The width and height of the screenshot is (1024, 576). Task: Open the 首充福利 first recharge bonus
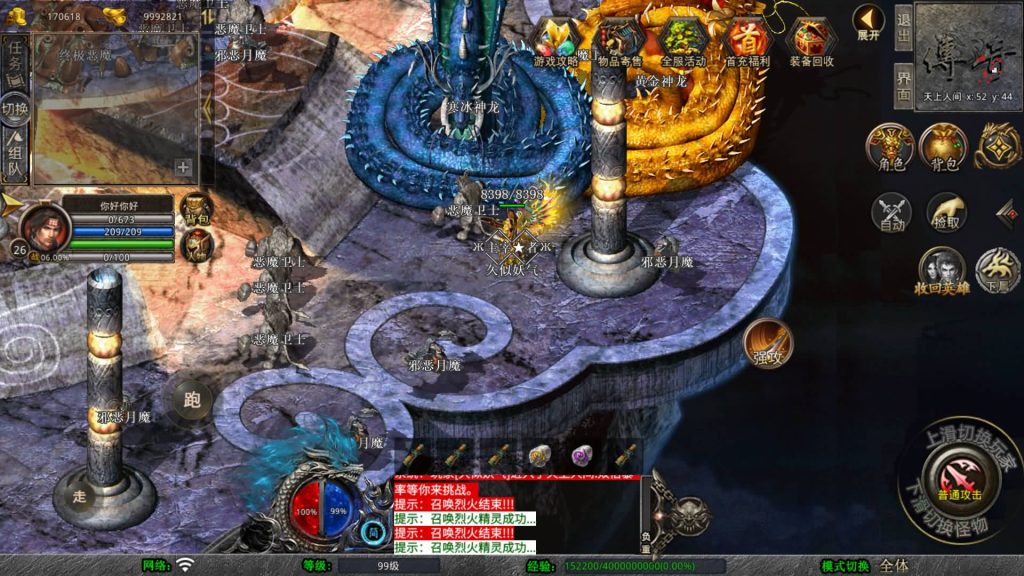coord(747,42)
